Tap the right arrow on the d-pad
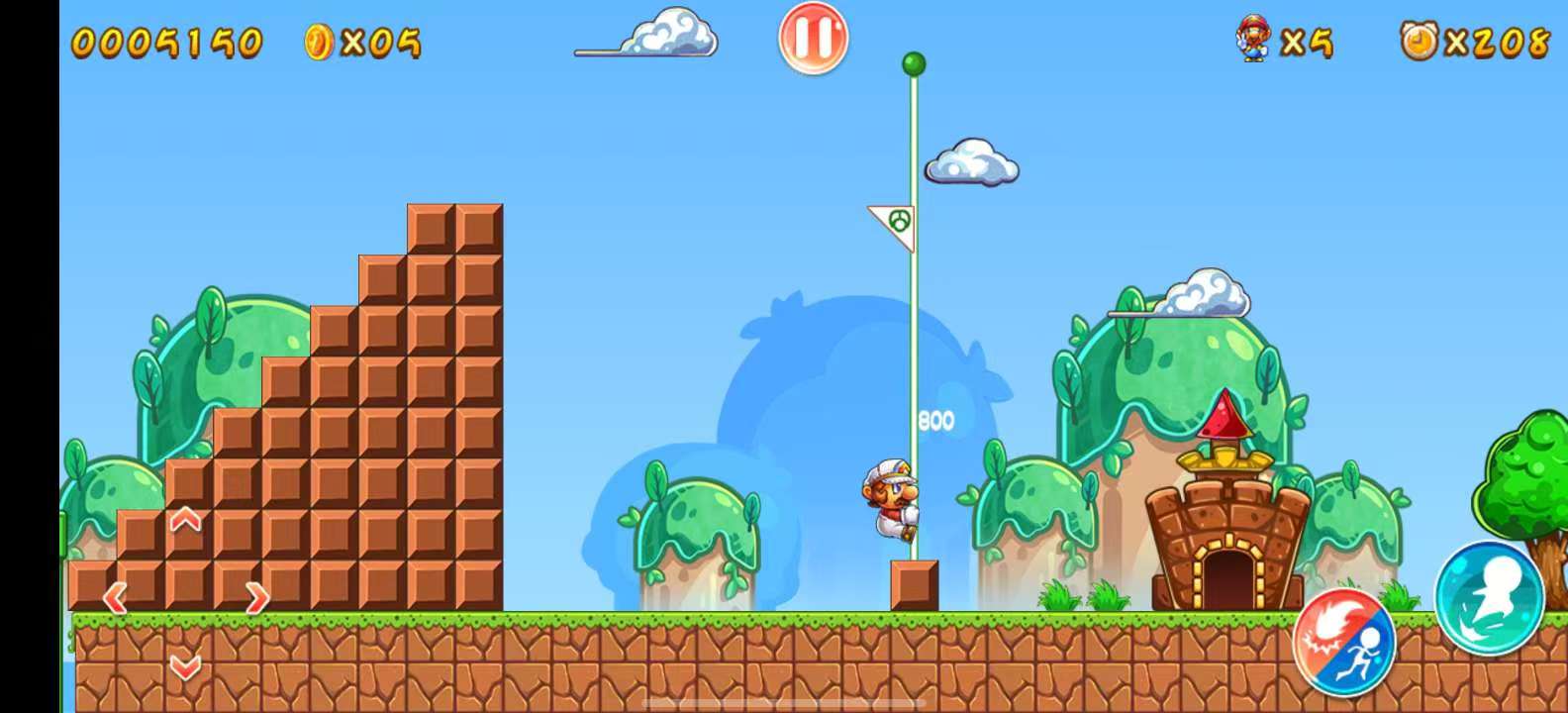The image size is (1568, 713). click(256, 597)
